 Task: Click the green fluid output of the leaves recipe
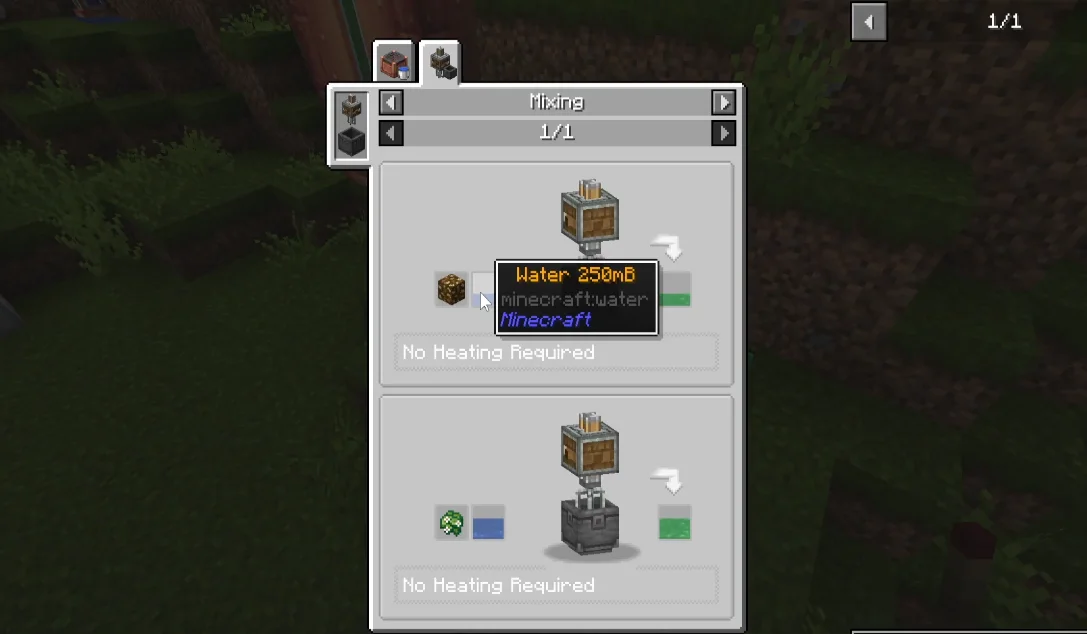tap(675, 522)
